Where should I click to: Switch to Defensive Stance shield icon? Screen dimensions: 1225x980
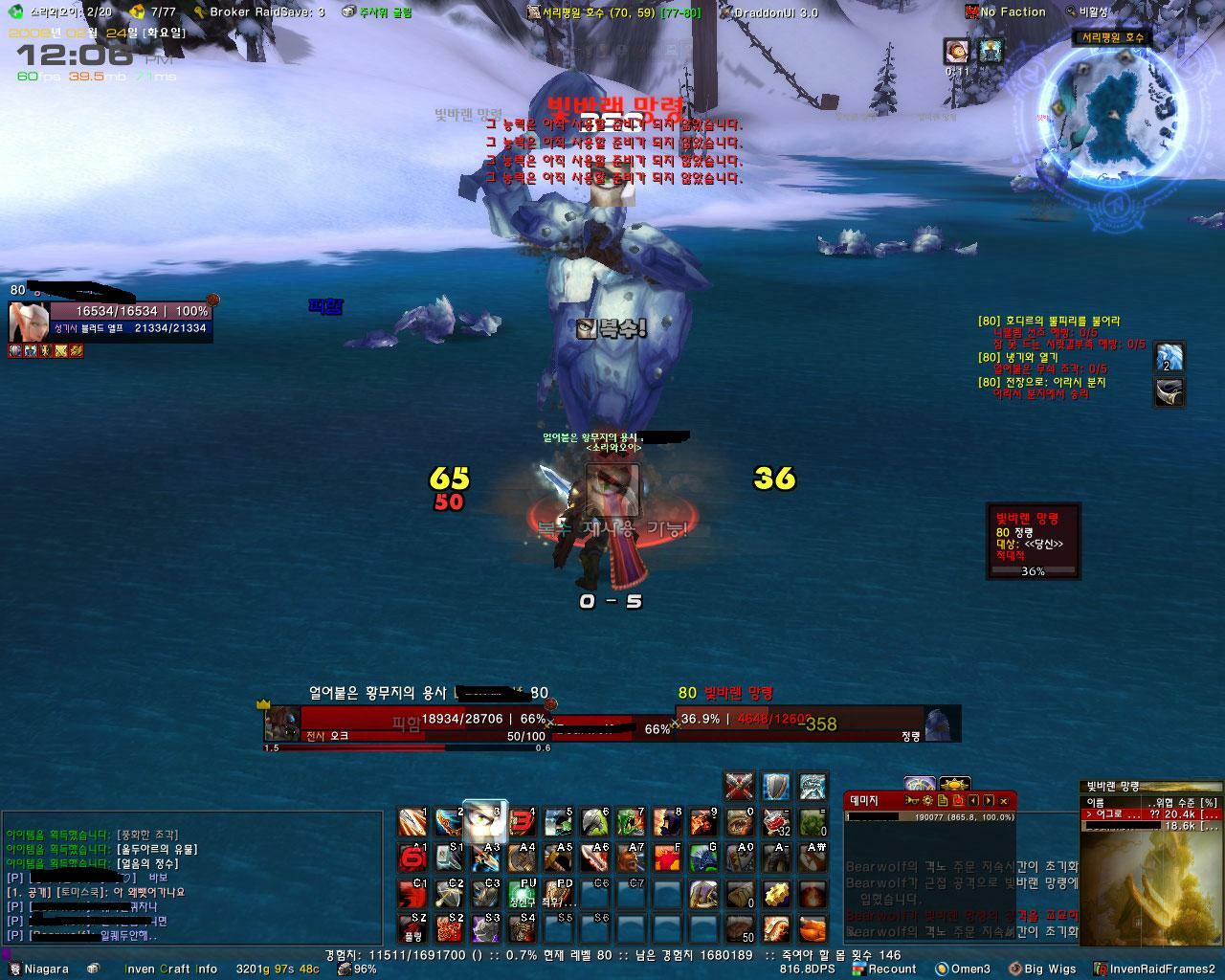[x=775, y=787]
